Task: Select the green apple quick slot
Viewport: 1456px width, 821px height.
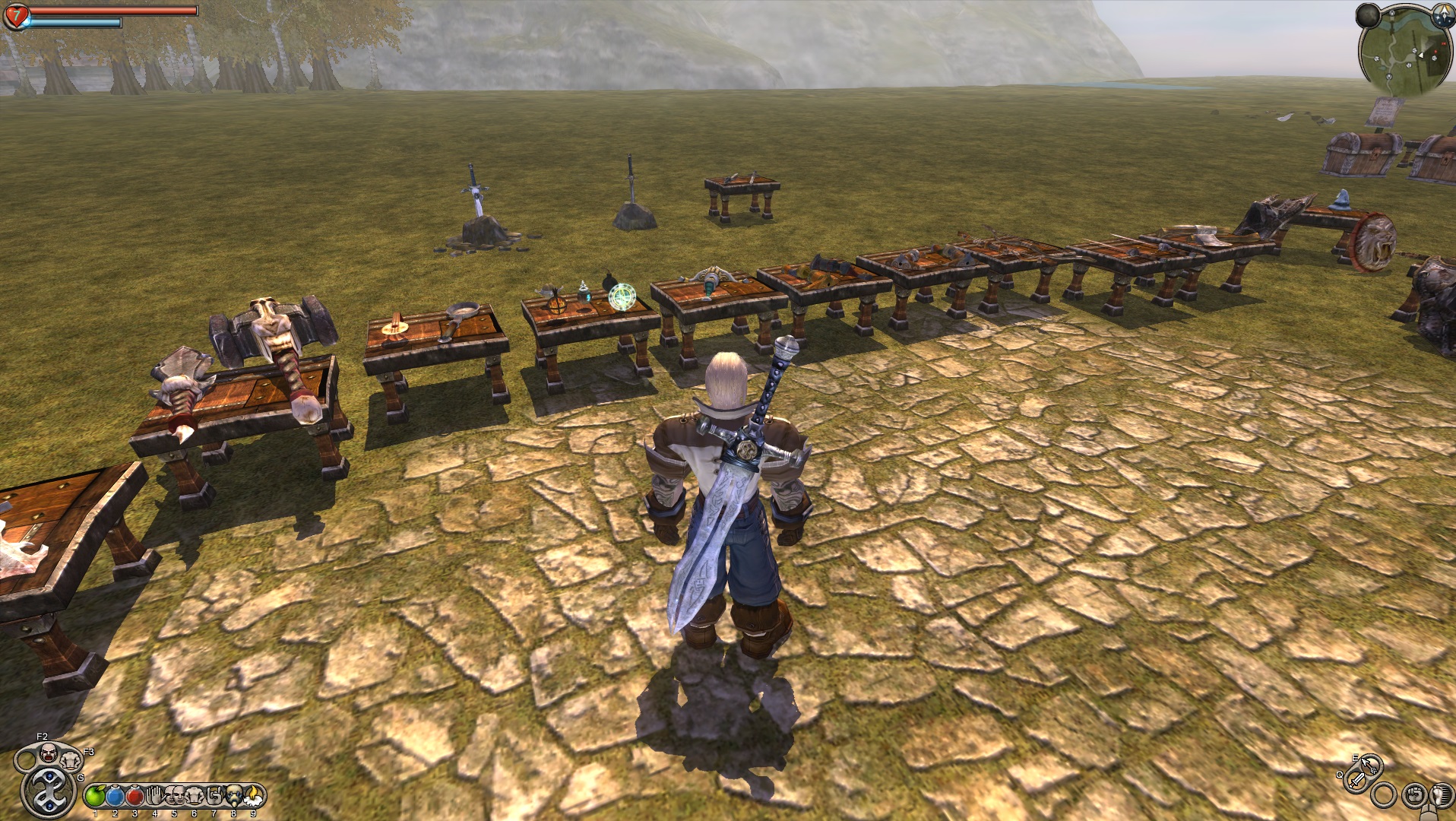Action: 95,796
